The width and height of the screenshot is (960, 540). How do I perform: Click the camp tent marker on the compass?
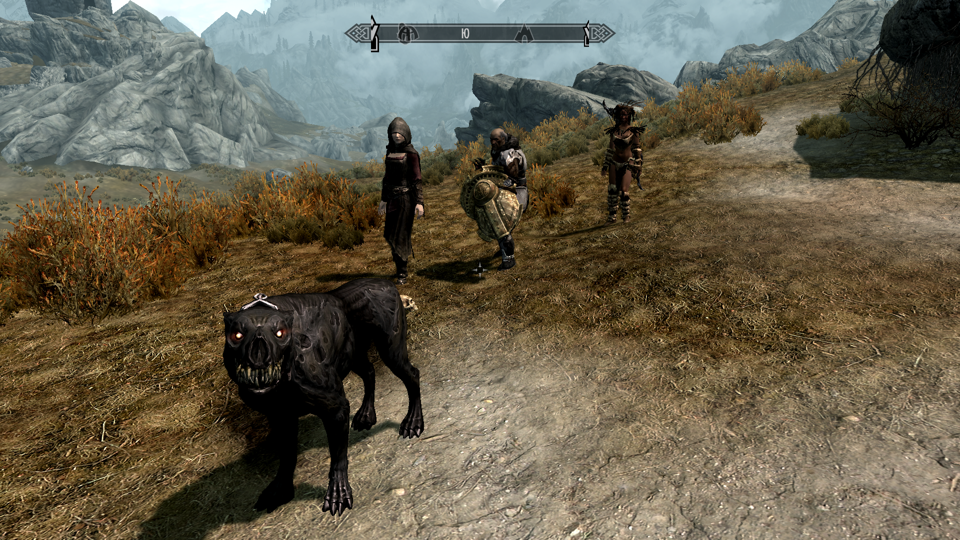pyautogui.click(x=523, y=34)
